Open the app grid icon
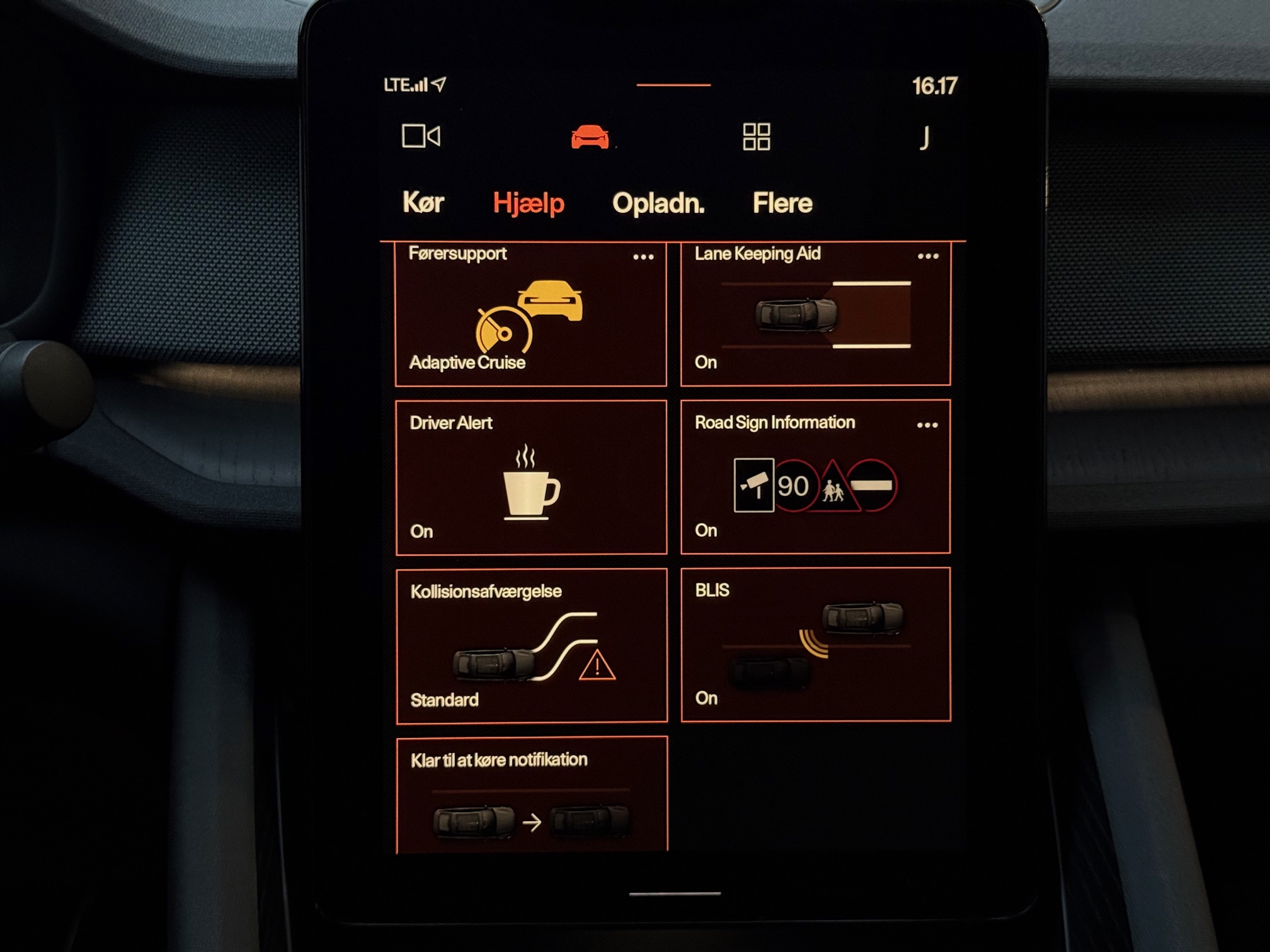Viewport: 1270px width, 952px height. click(756, 137)
